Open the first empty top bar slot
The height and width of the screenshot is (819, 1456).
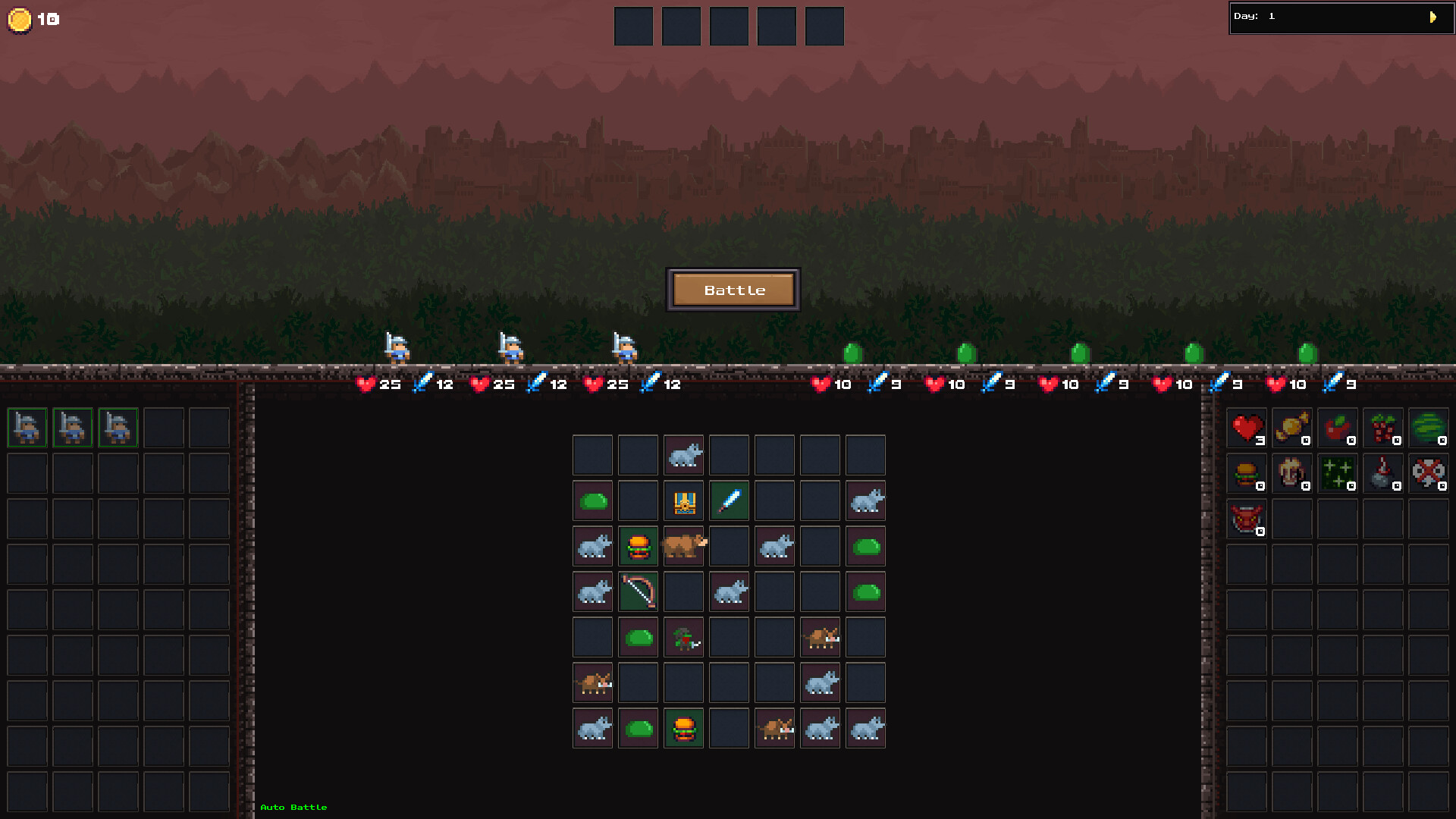tap(633, 25)
